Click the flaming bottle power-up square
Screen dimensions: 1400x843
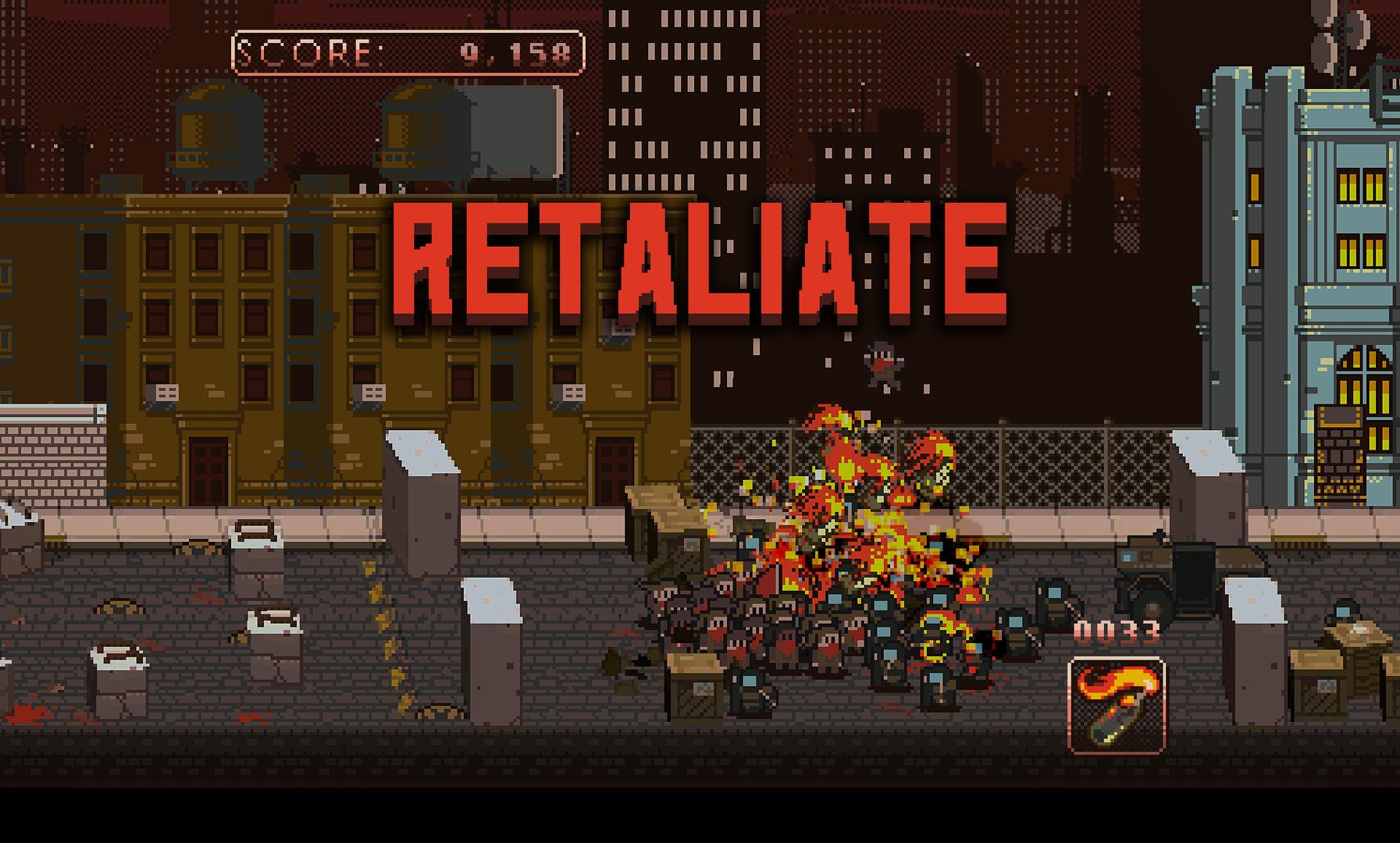tap(1114, 705)
